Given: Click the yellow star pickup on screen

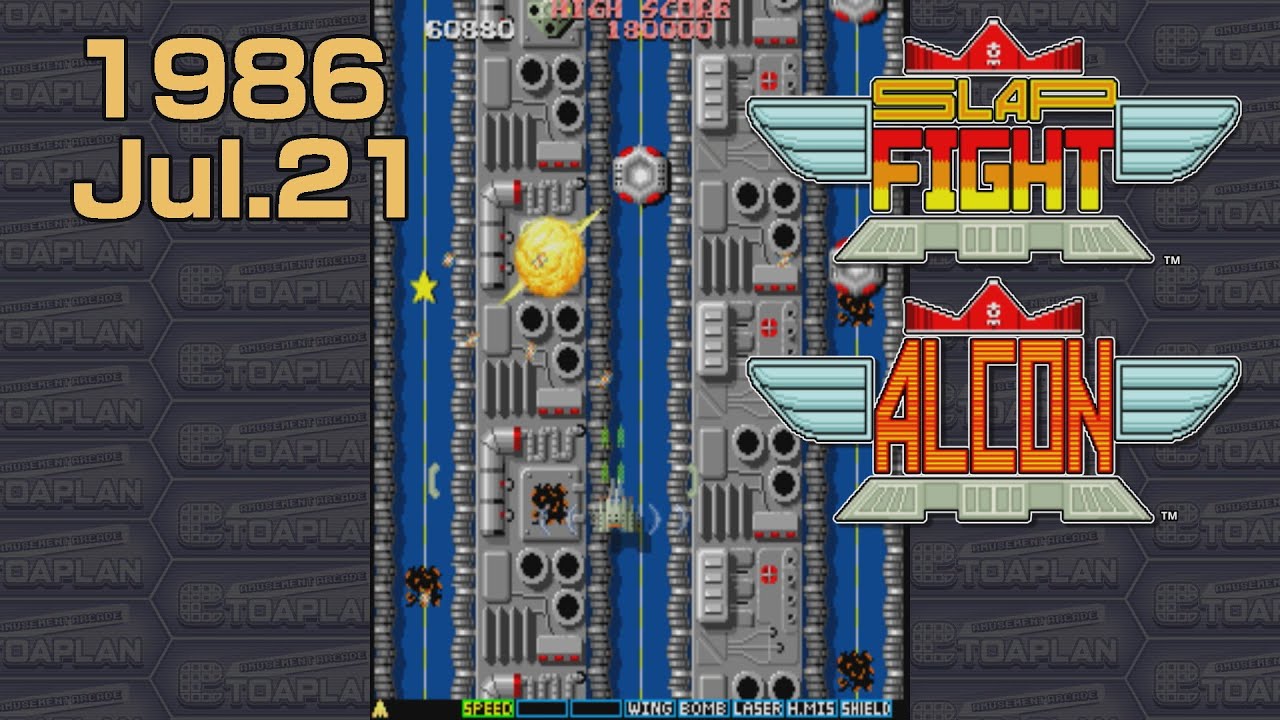Looking at the screenshot, I should pos(424,288).
